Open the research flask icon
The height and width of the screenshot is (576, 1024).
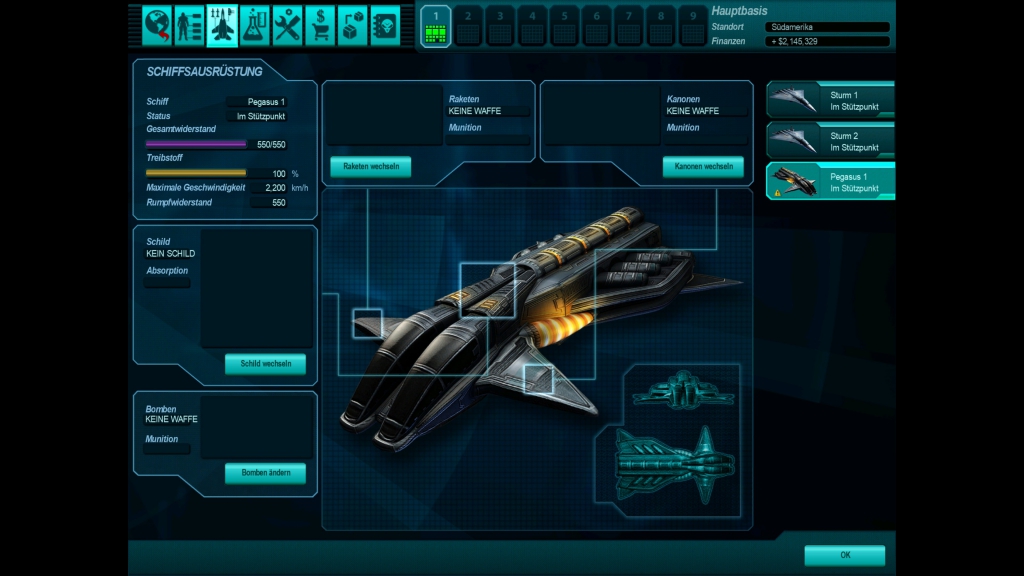254,24
